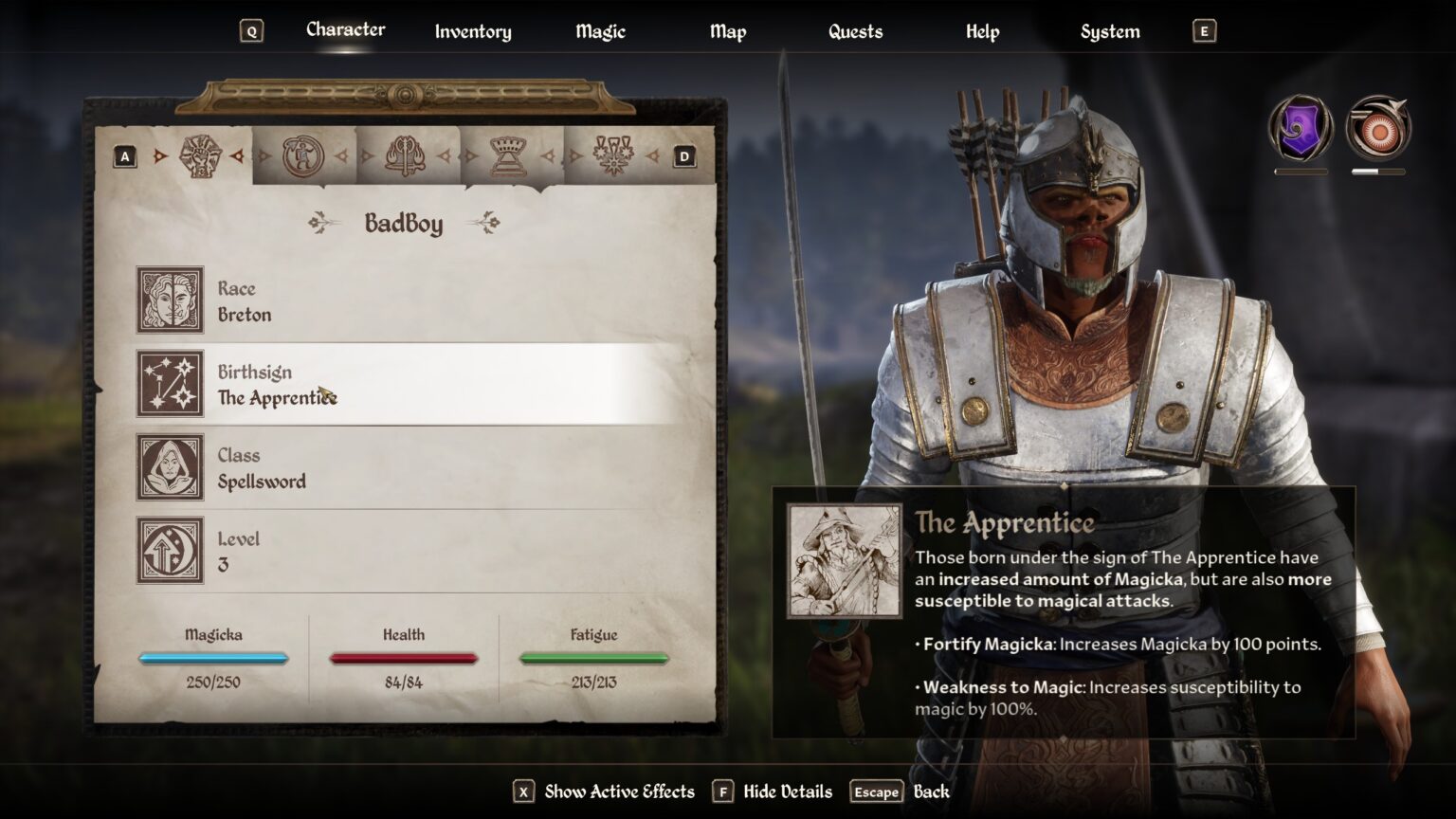Click the Q arrow to cycle menus left

(251, 30)
